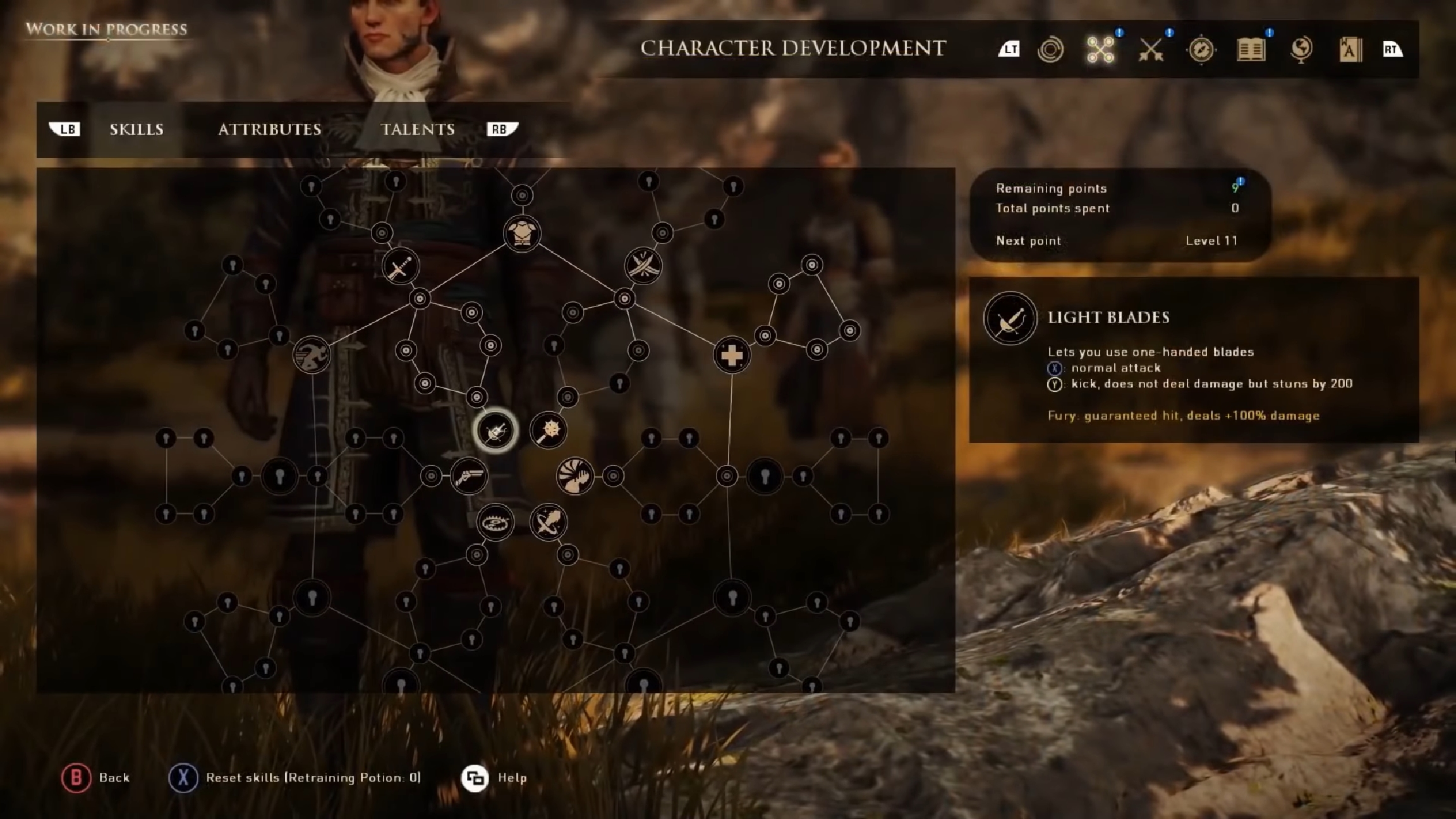Open the SKILLS tab
Image resolution: width=1456 pixels, height=819 pixels.
click(x=136, y=130)
